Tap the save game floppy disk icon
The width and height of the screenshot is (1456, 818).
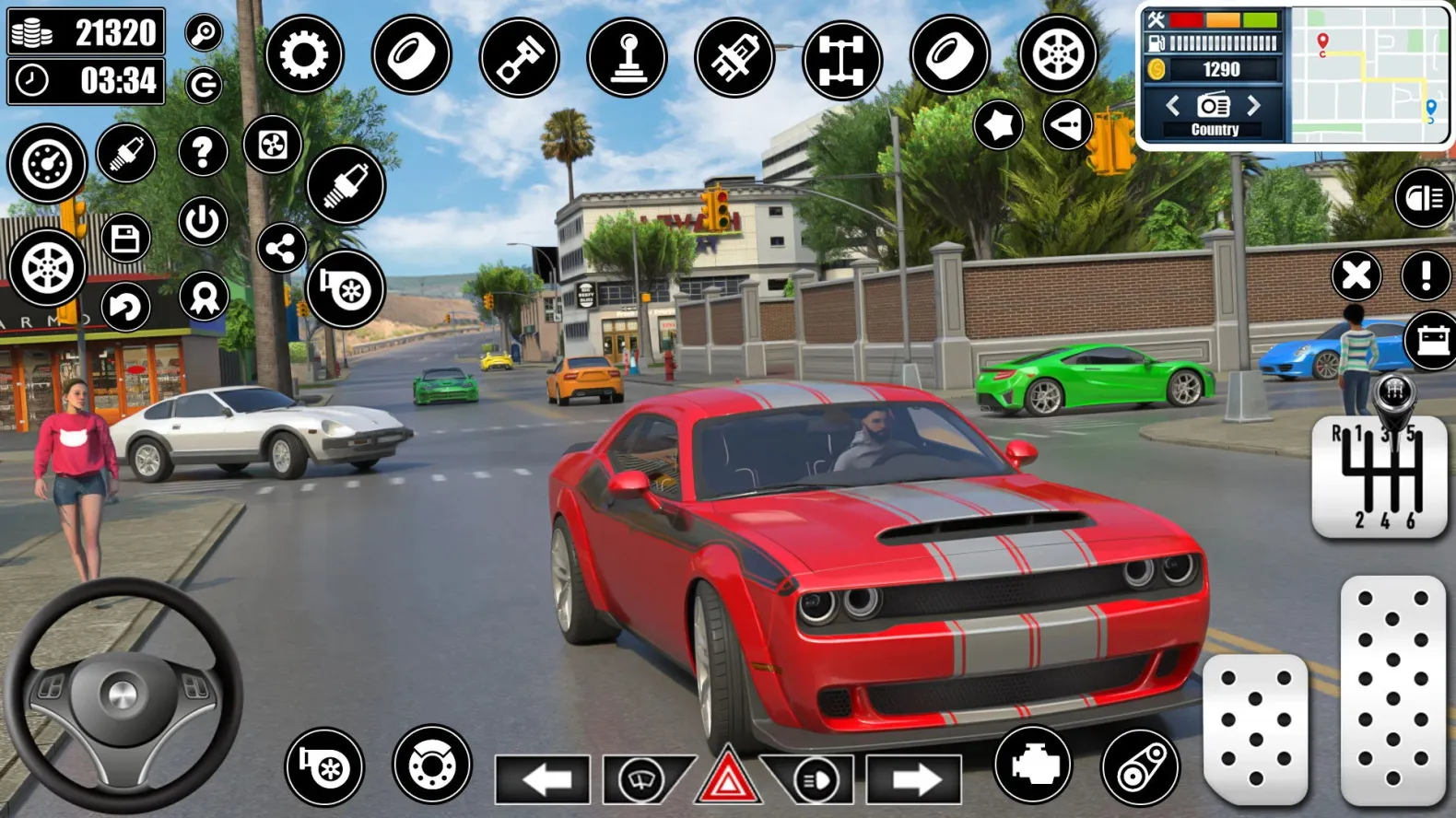[127, 237]
